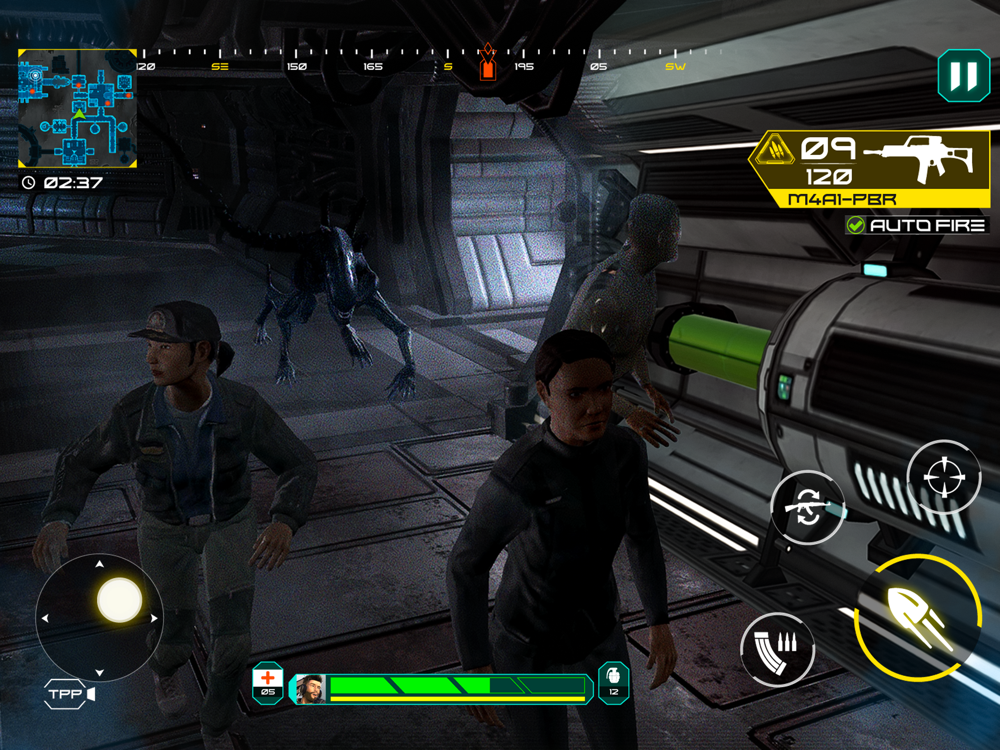
Task: Toggle the Auto Fire checkbox
Action: tap(856, 225)
